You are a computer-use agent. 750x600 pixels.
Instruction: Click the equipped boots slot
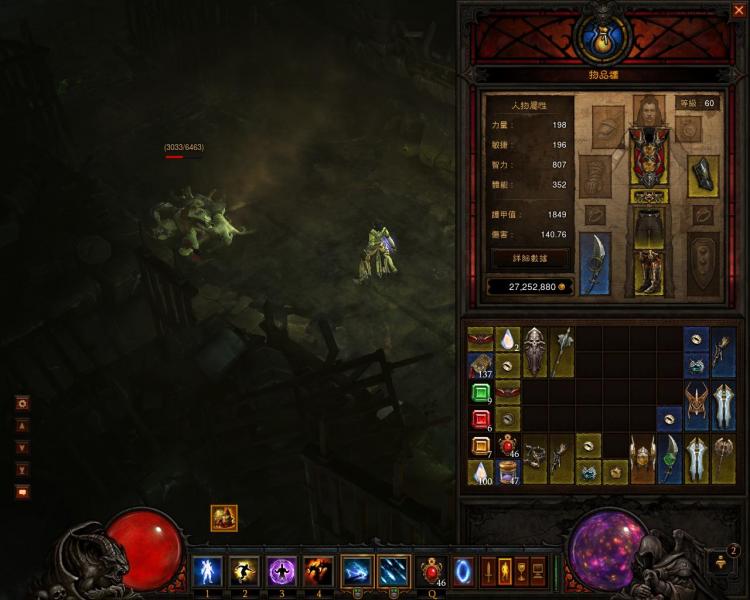coord(649,272)
